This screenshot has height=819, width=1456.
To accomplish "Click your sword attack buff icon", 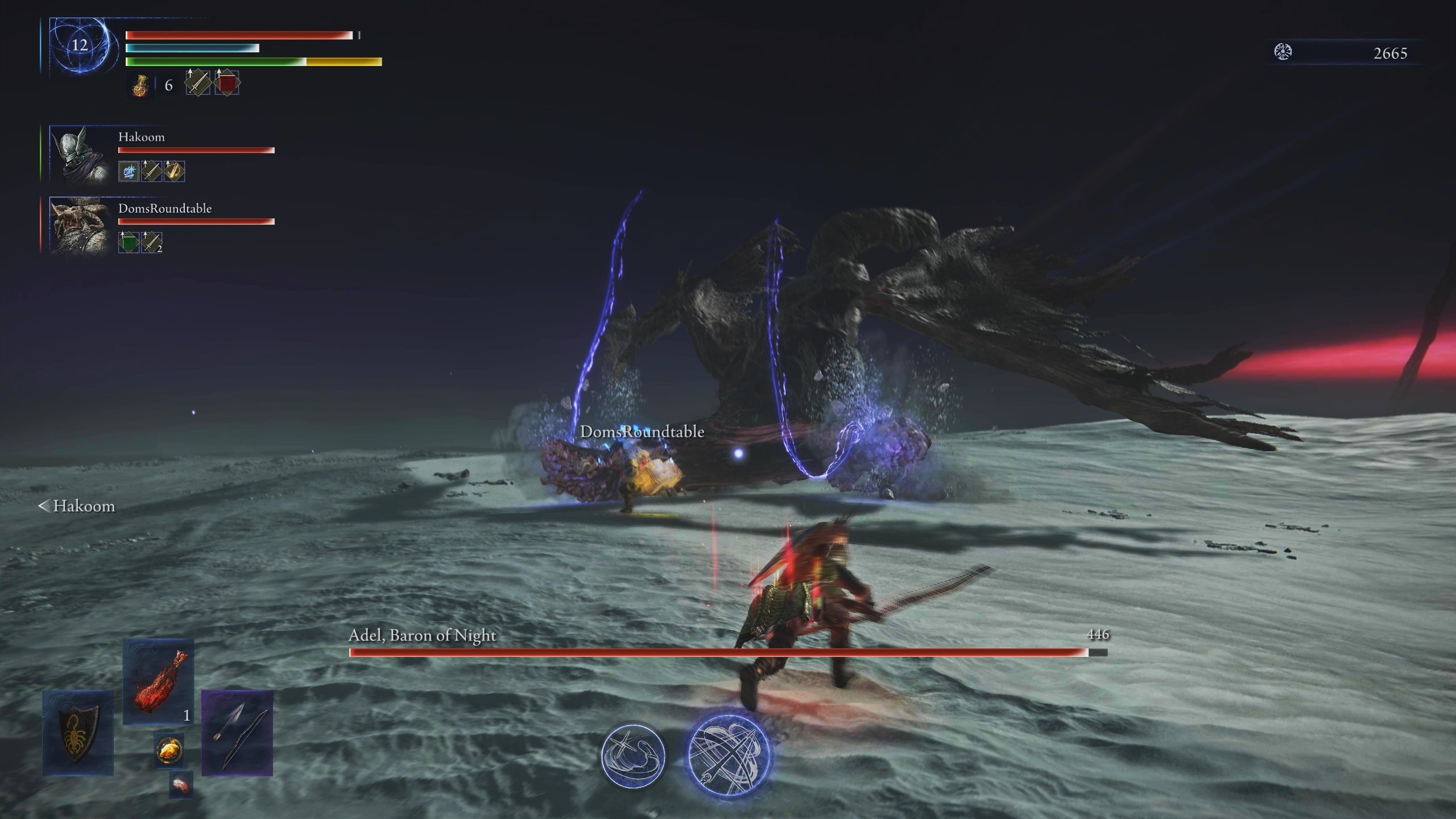I will pyautogui.click(x=198, y=83).
